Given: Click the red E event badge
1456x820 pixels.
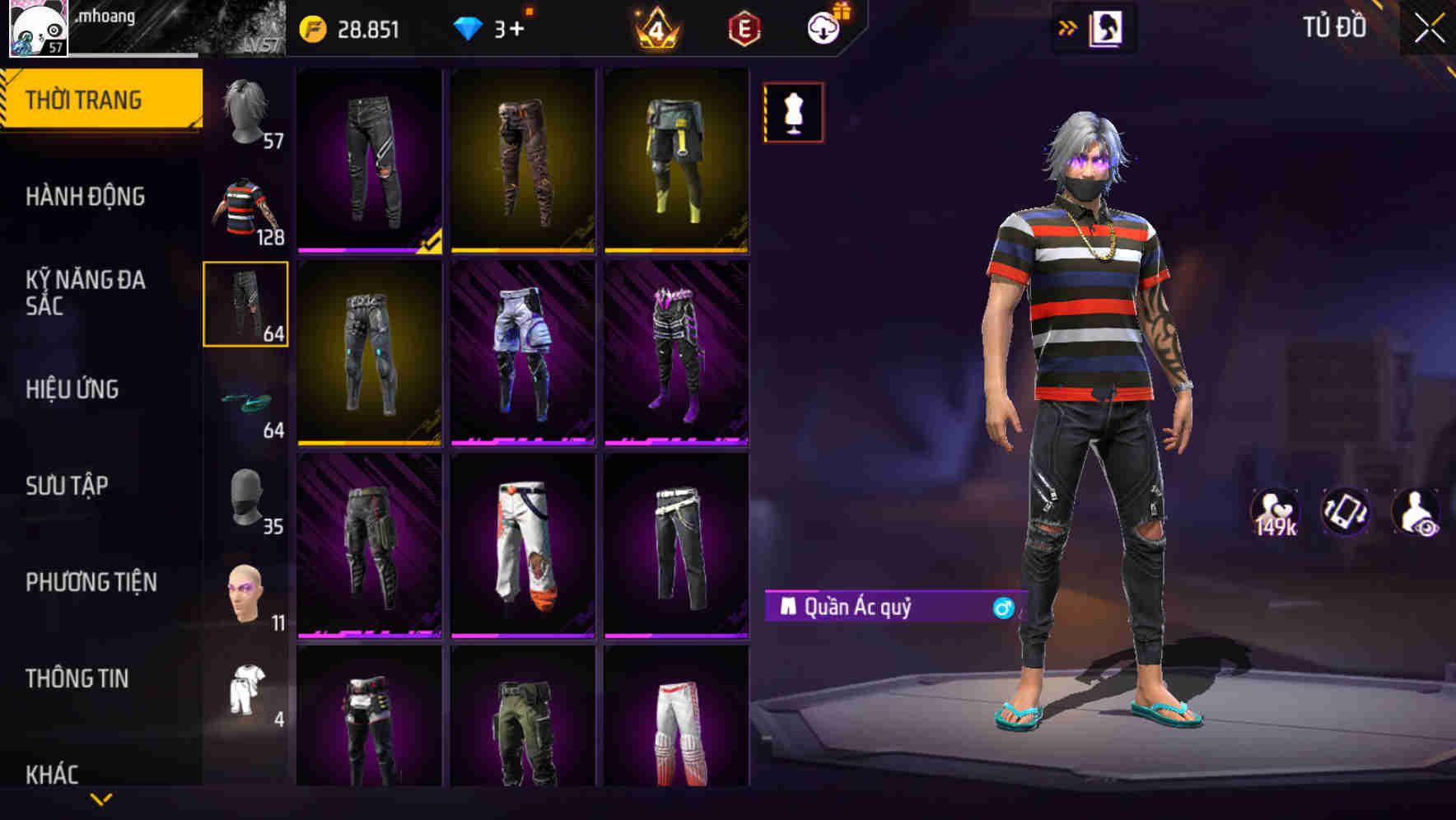Looking at the screenshot, I should 744,30.
